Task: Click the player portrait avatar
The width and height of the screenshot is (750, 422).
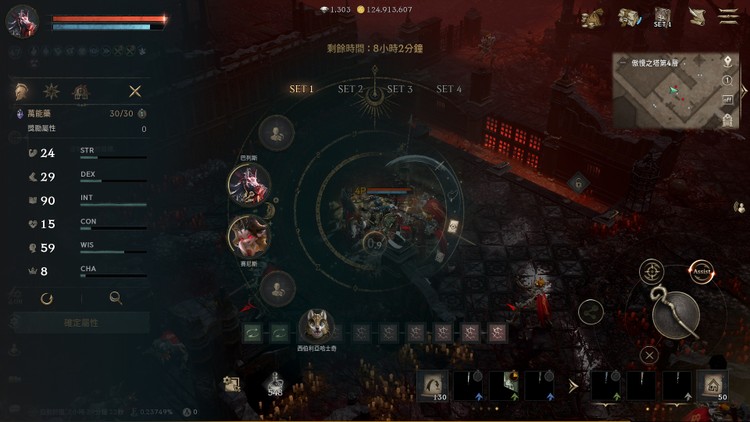Action: (22, 21)
